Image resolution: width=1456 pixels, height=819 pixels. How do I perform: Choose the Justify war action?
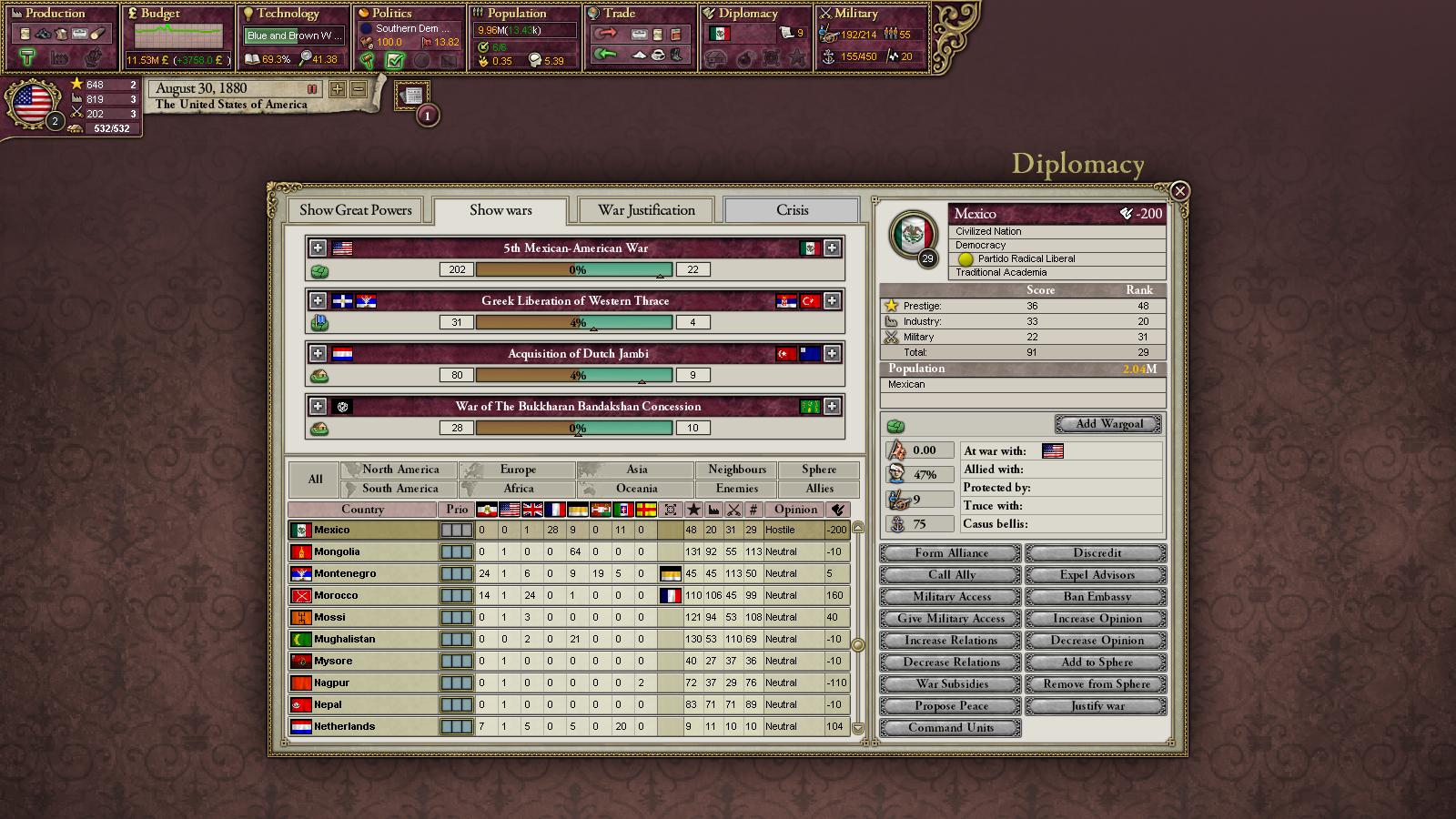[1097, 706]
